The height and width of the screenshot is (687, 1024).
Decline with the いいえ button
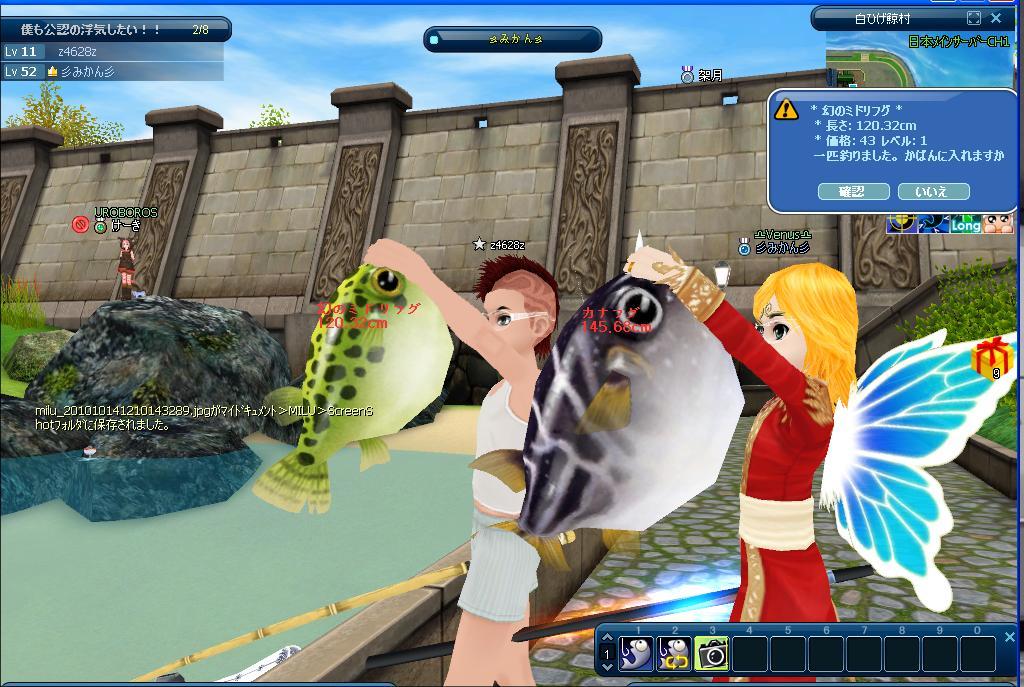pos(933,191)
